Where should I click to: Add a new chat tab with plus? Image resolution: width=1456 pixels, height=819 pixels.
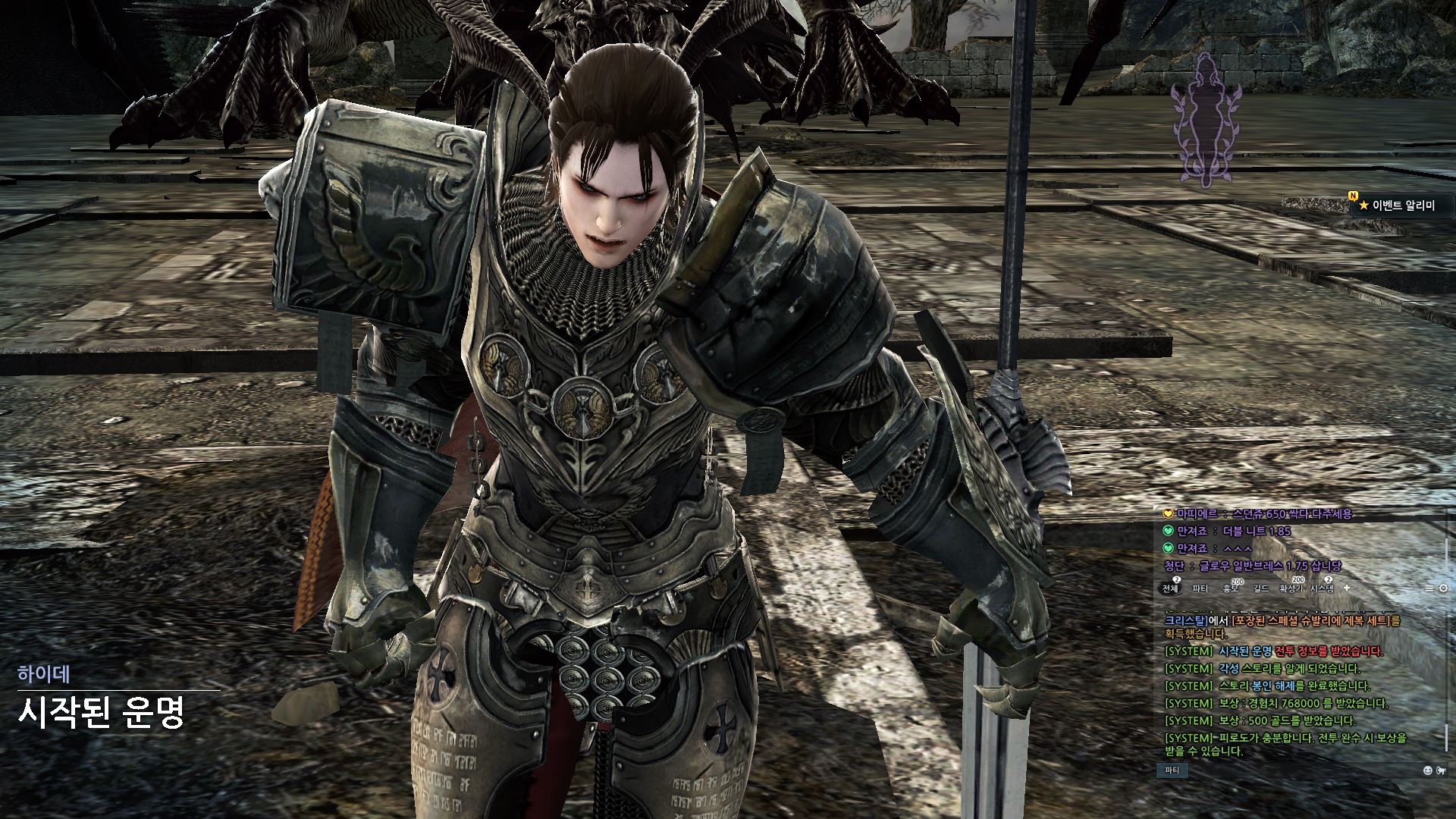point(1347,588)
